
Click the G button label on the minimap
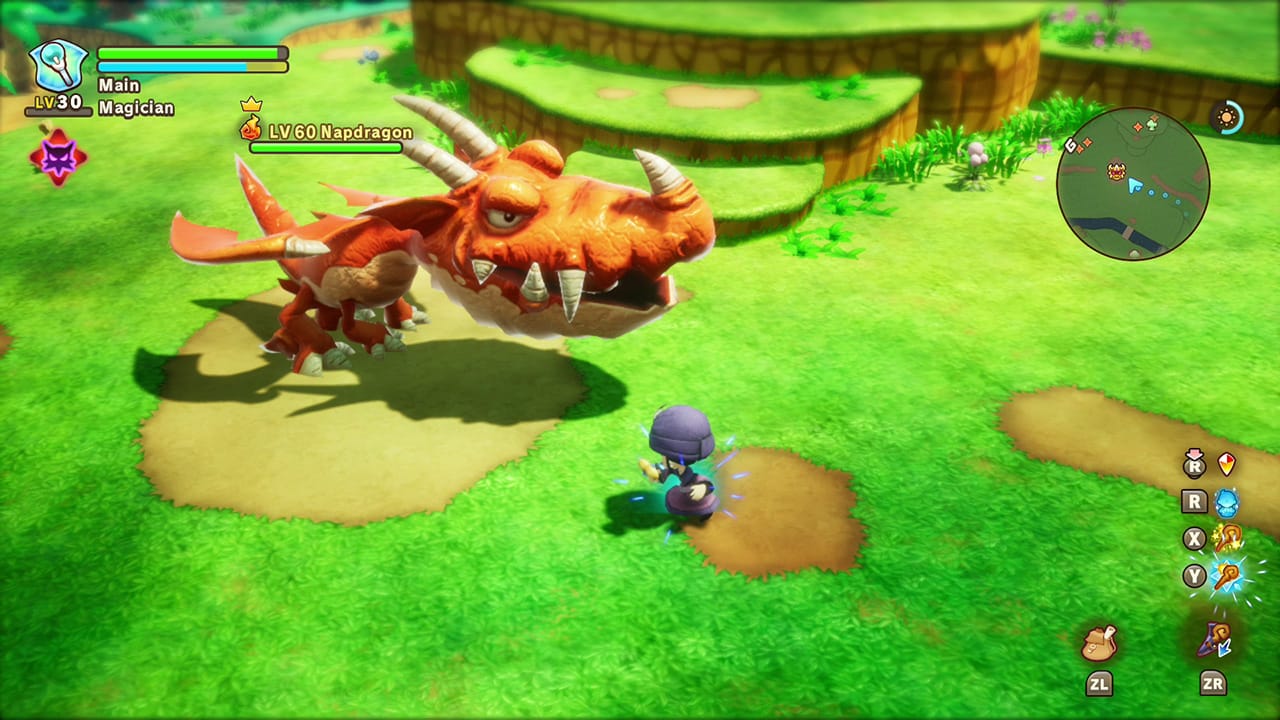click(1070, 145)
